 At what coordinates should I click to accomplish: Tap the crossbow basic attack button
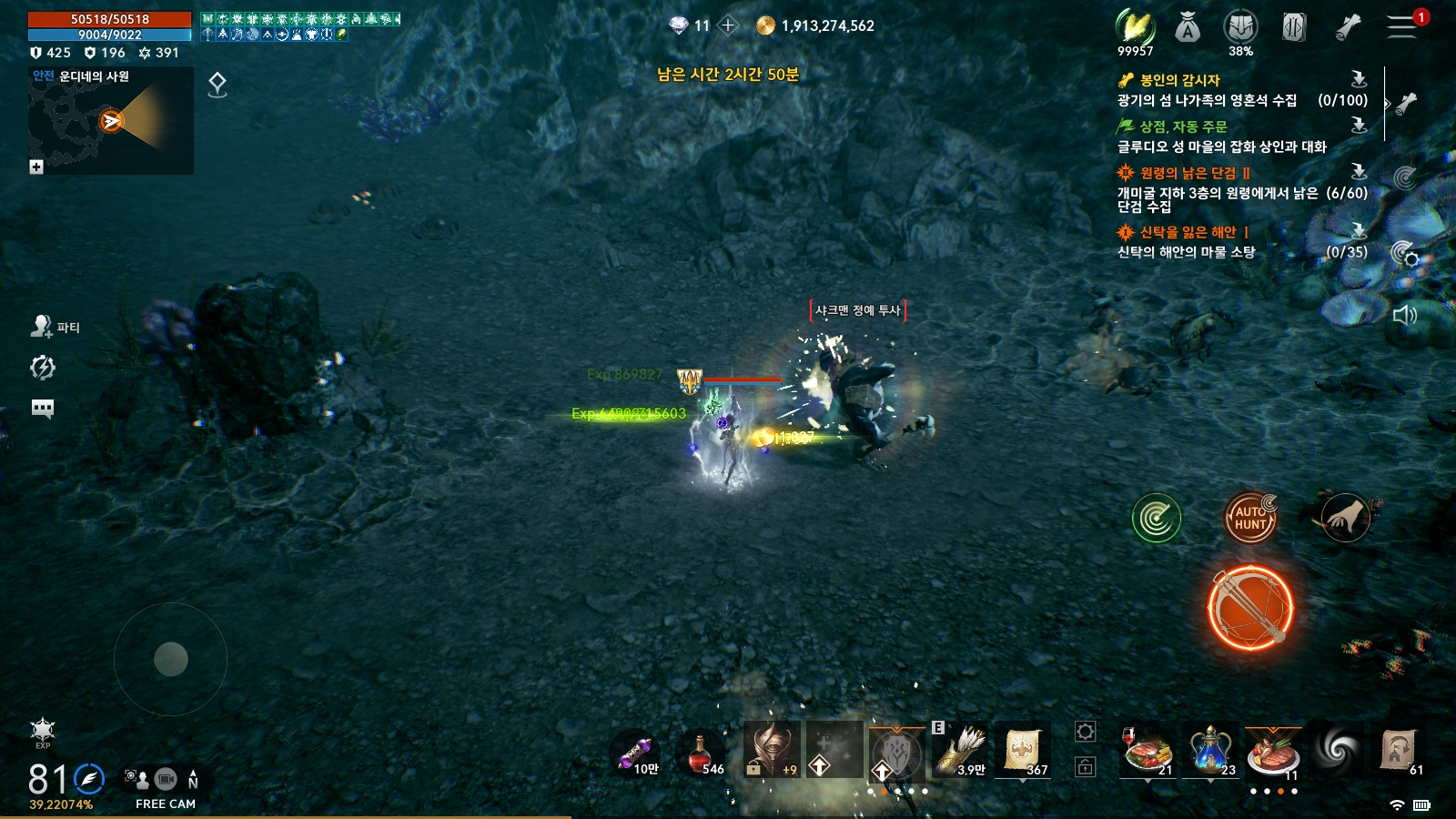coord(1250,607)
